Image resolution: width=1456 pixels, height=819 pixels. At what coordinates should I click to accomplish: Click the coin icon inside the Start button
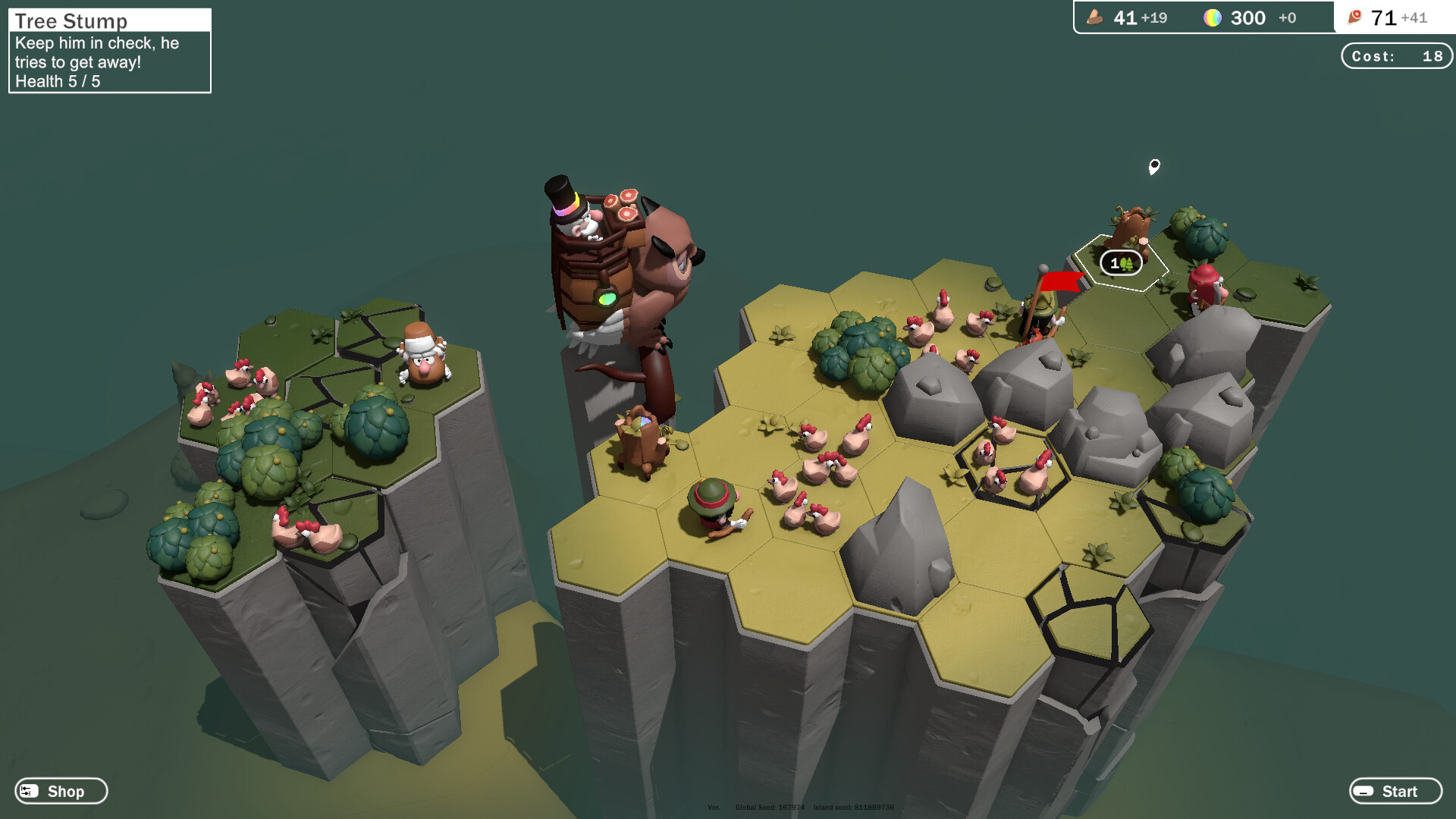[x=1365, y=791]
